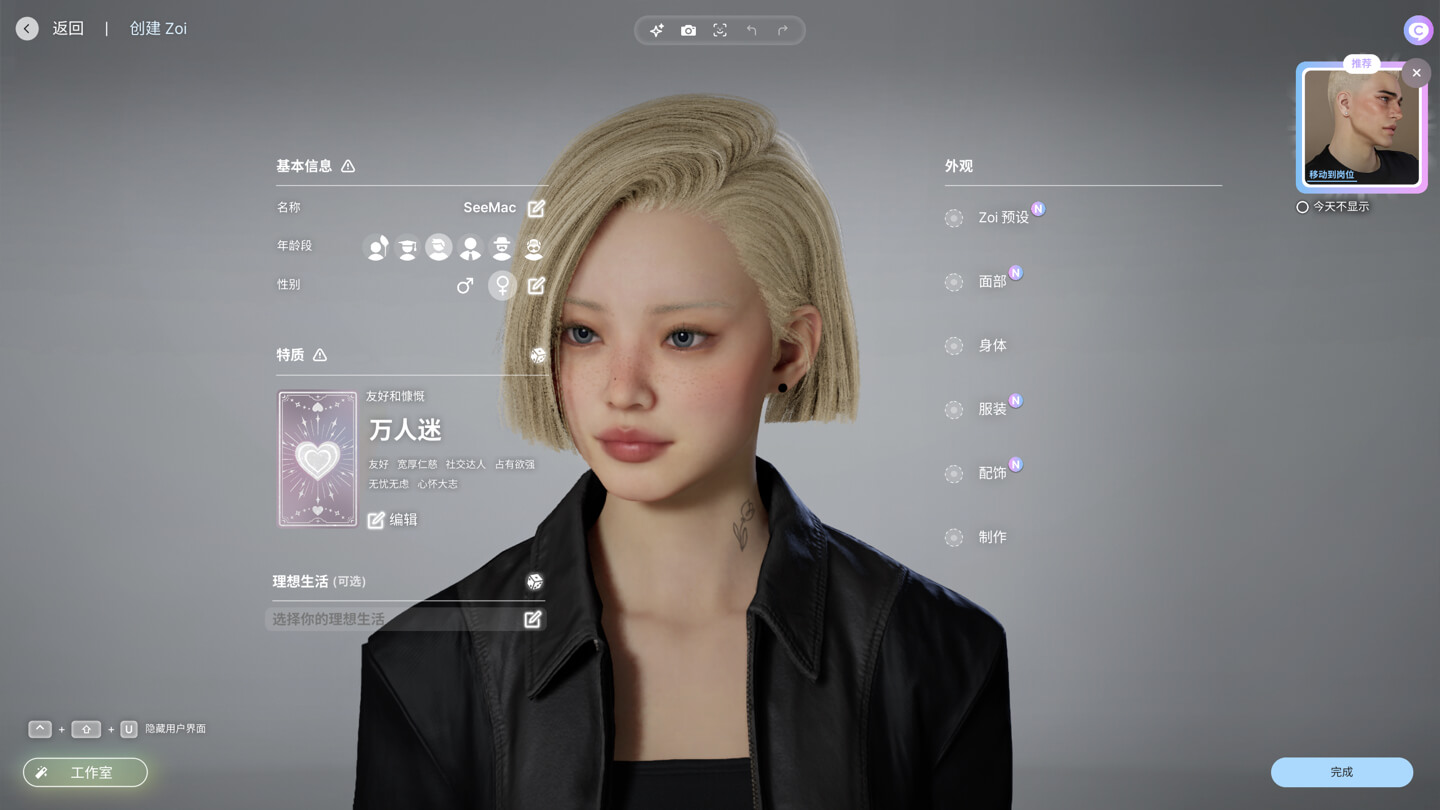1440x810 pixels.
Task: Expand the 面部 appearance section
Action: [991, 282]
